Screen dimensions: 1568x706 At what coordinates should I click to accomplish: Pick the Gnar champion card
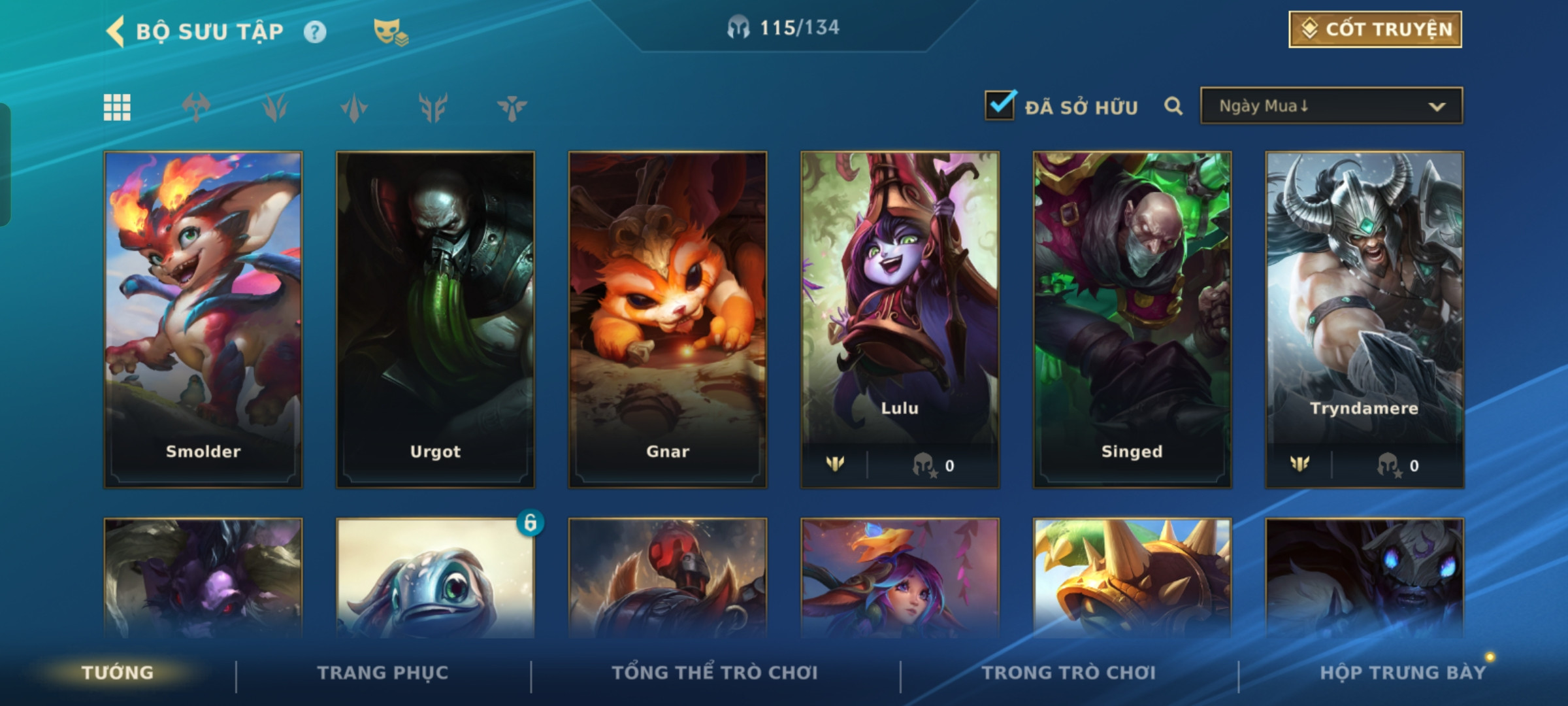[668, 320]
